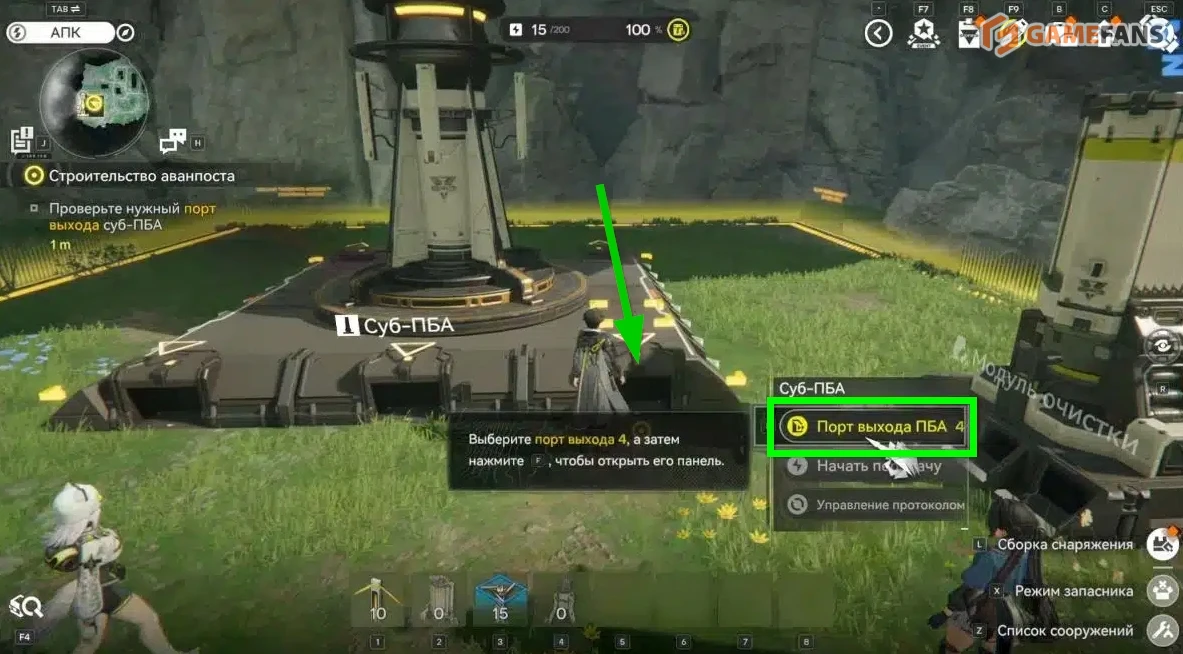Open Список сооружений
Screen dimensions: 1183x654
pyautogui.click(x=1163, y=630)
